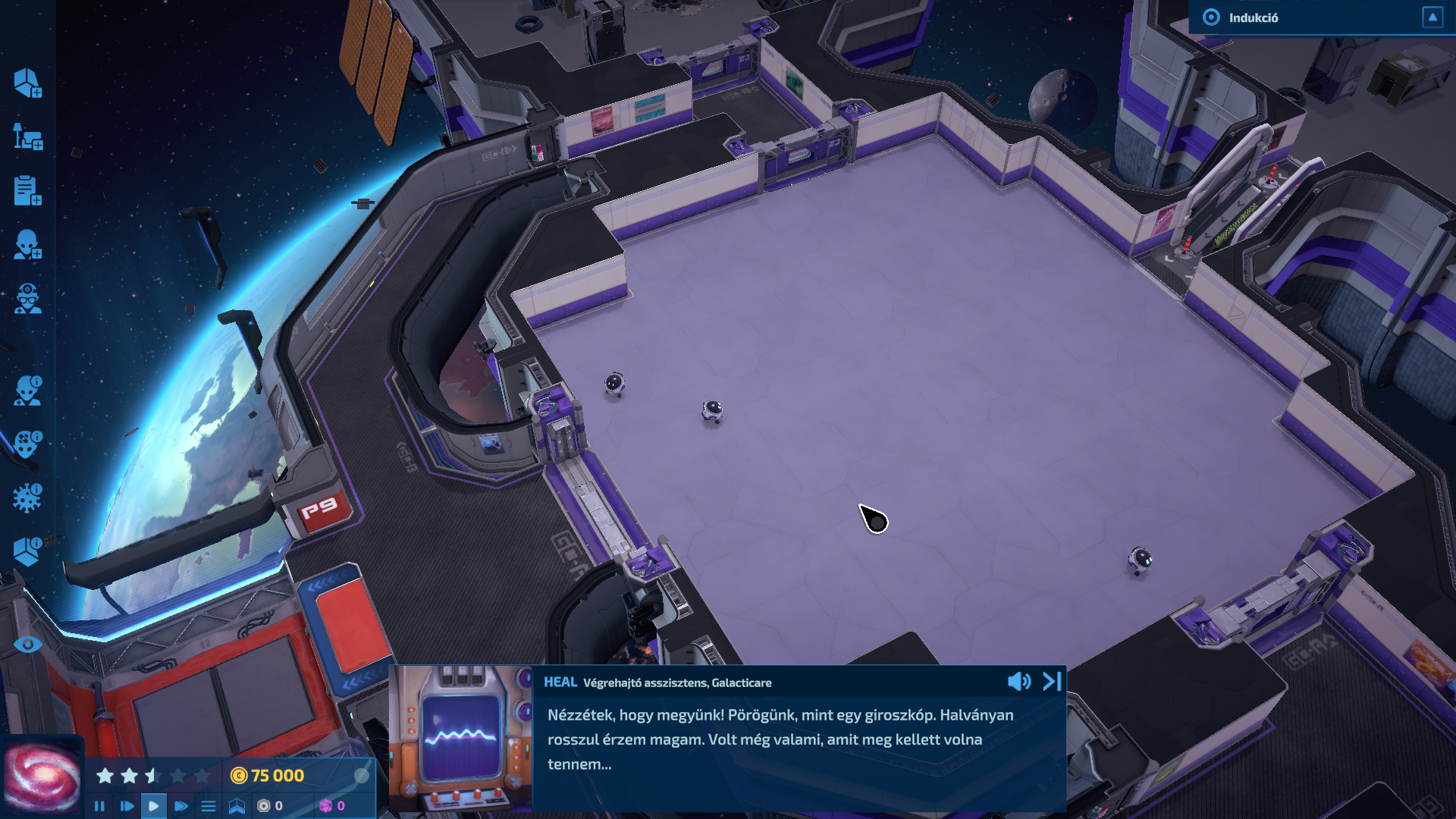Open the virus disease info panel

(27, 498)
